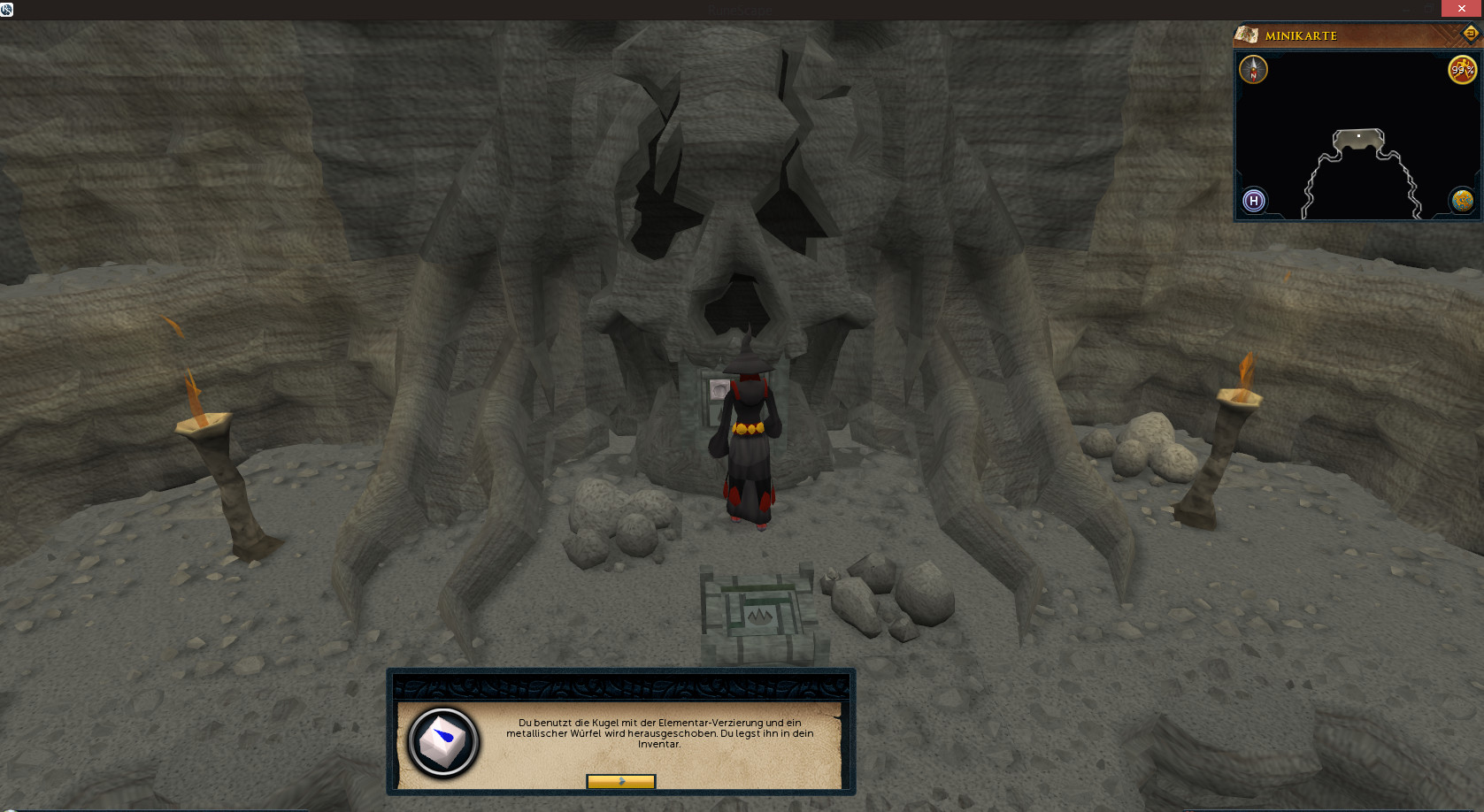Open the world map globe icon
The image size is (1484, 812).
coord(1462,201)
